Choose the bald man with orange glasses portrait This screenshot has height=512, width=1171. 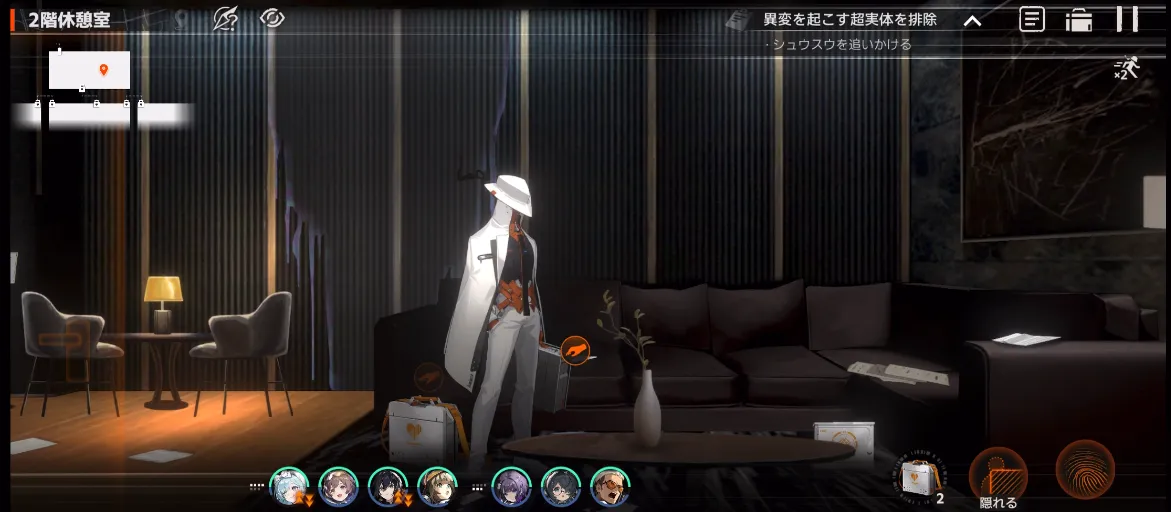[609, 487]
